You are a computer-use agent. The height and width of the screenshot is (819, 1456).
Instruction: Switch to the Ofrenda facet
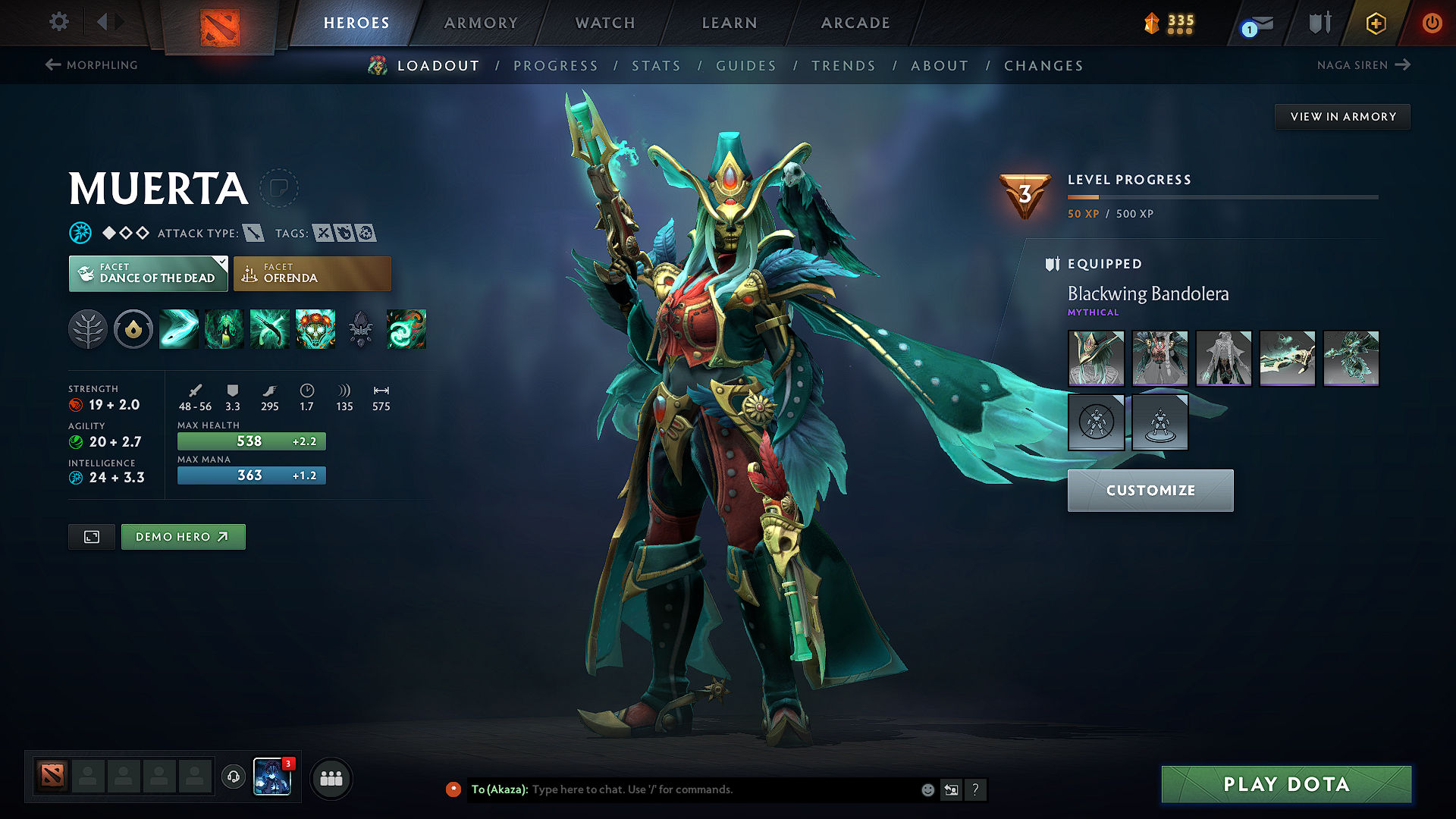[x=312, y=274]
